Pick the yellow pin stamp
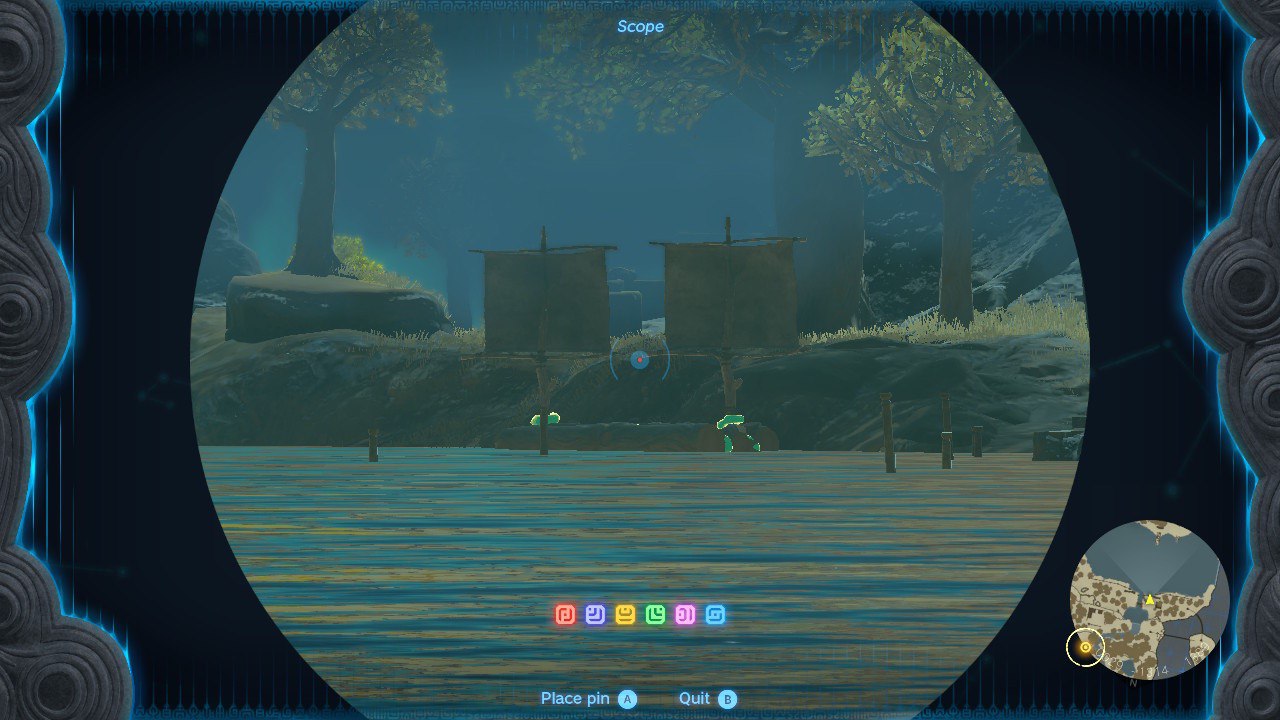Image resolution: width=1280 pixels, height=720 pixels. click(625, 615)
